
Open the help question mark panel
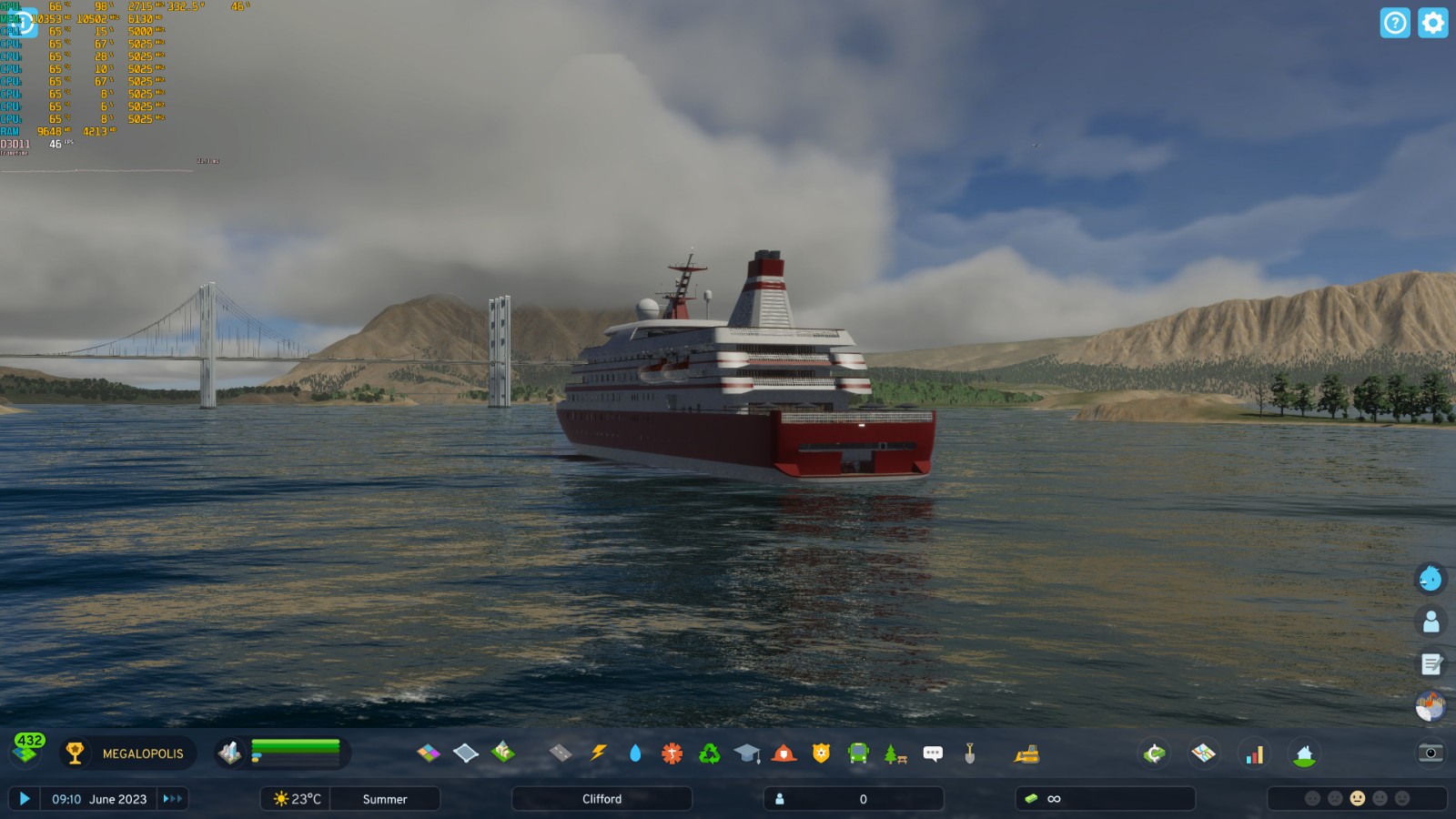click(x=1395, y=23)
